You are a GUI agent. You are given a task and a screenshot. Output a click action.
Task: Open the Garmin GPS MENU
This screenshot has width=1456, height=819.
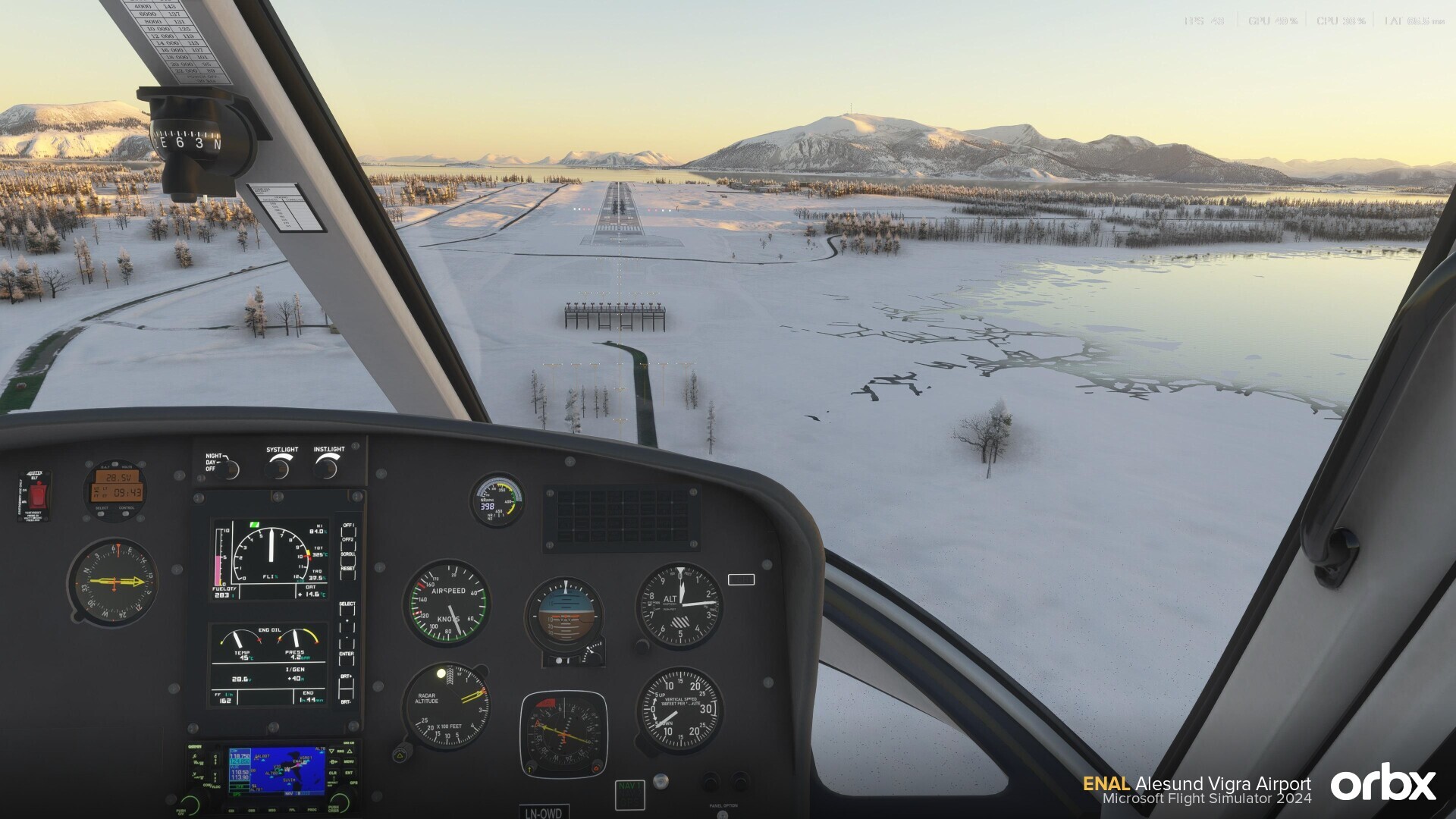click(350, 761)
